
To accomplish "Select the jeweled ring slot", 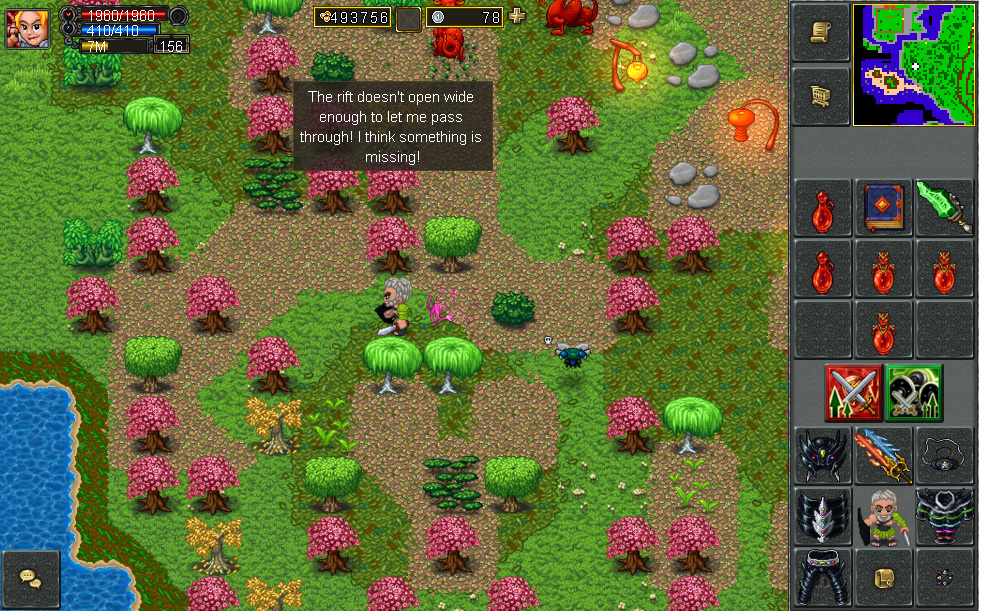I will click(x=944, y=576).
